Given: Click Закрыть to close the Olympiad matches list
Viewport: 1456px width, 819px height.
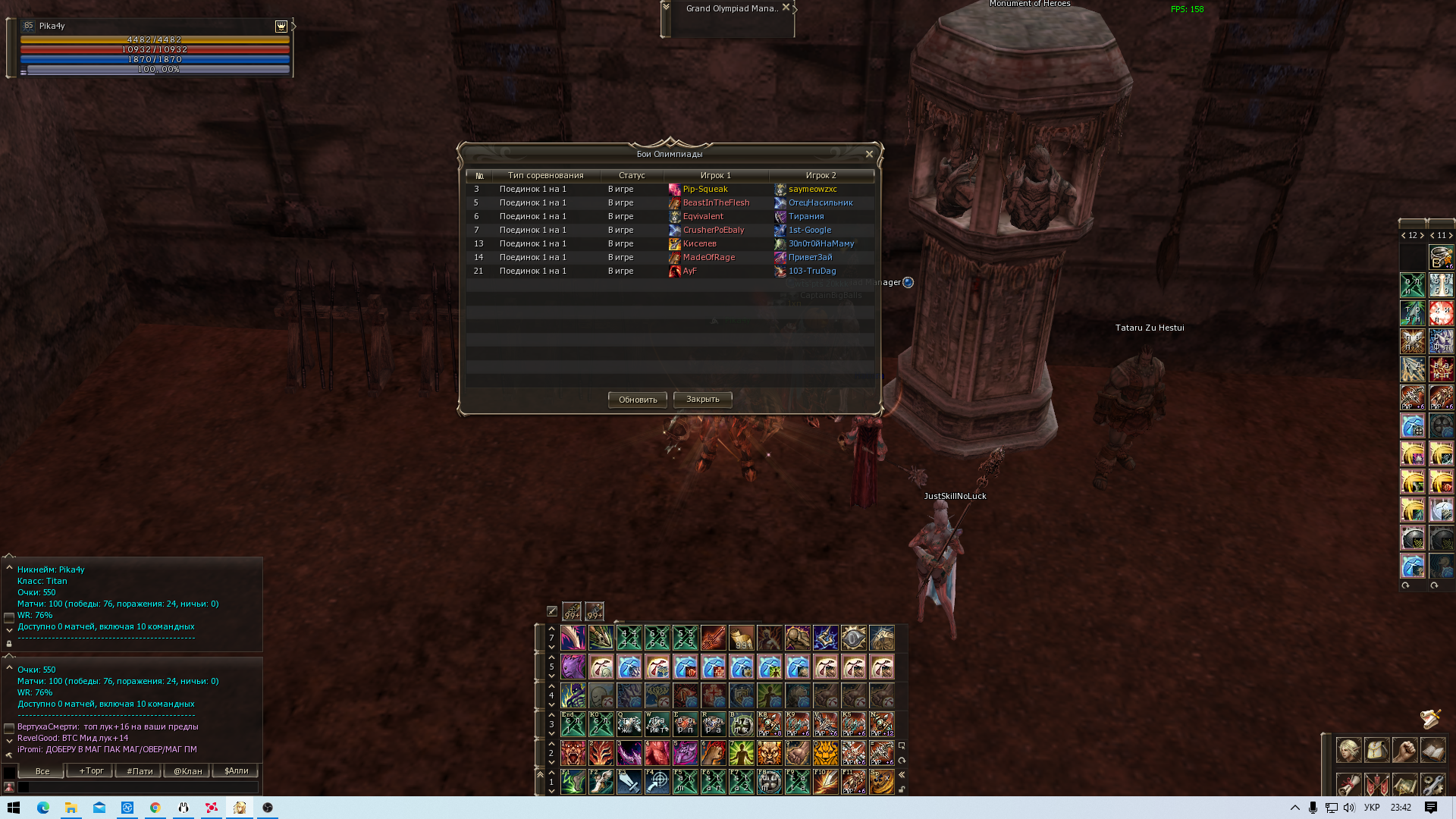Looking at the screenshot, I should tap(701, 400).
